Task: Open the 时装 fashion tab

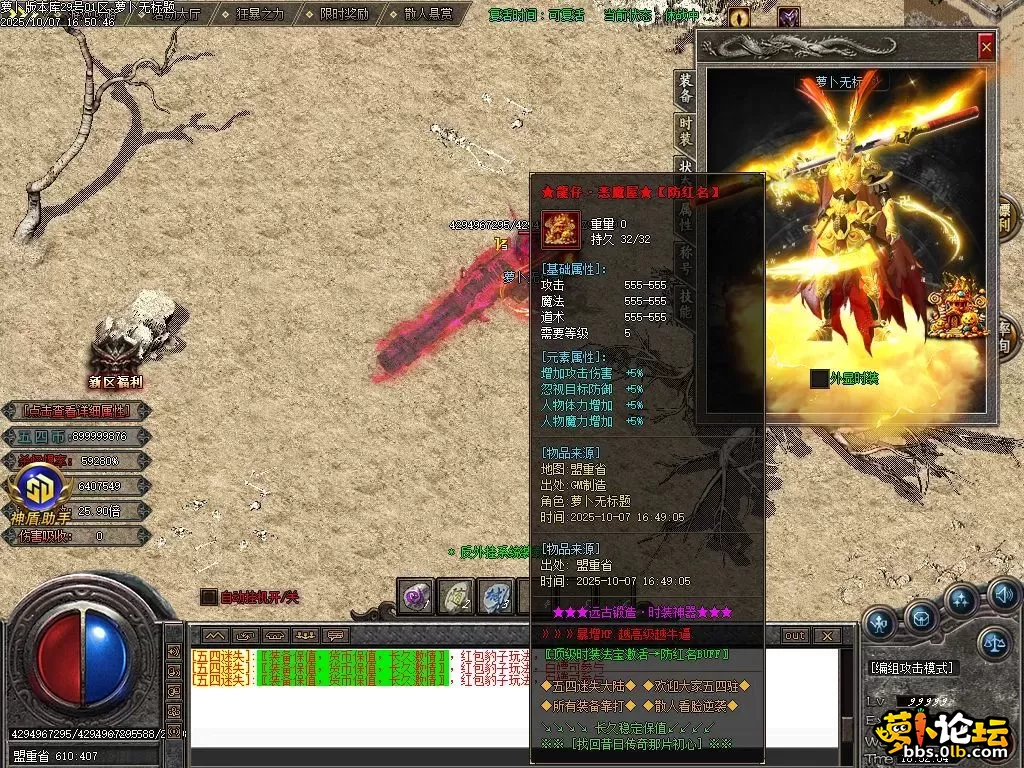Action: pos(685,130)
